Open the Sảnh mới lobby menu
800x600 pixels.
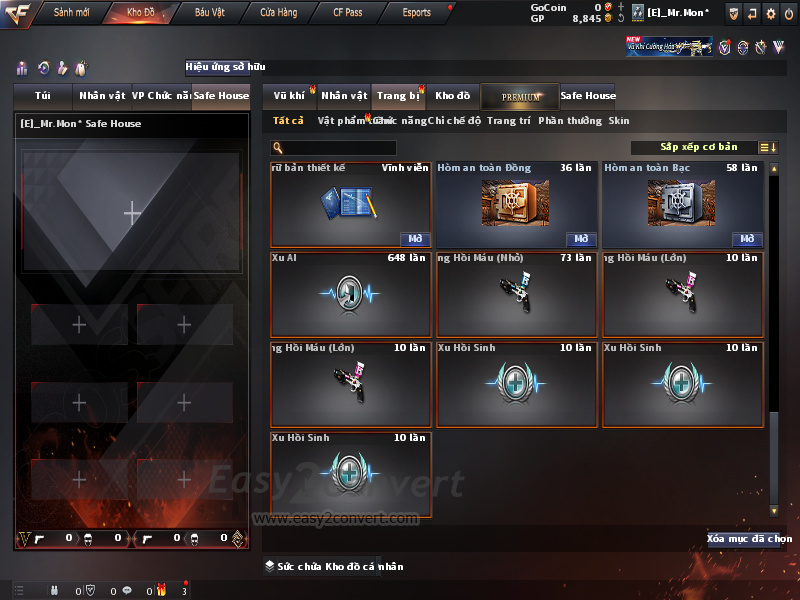pyautogui.click(x=72, y=13)
